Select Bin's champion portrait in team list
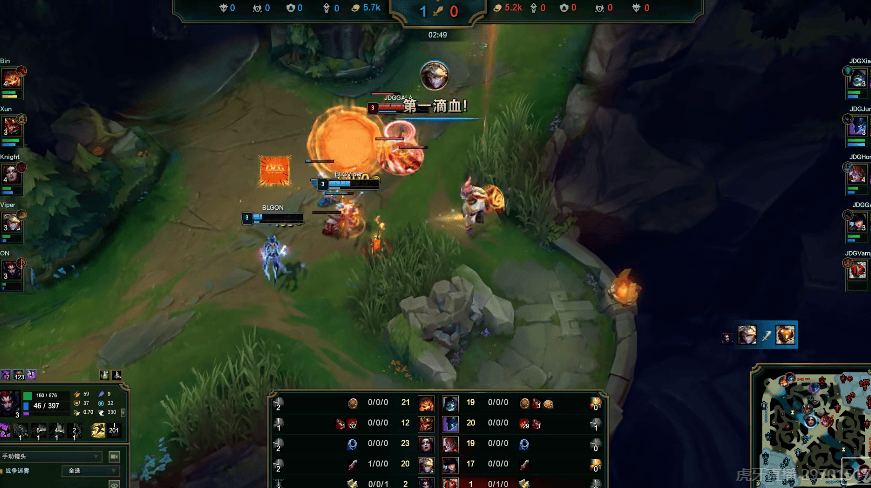 (x=11, y=78)
